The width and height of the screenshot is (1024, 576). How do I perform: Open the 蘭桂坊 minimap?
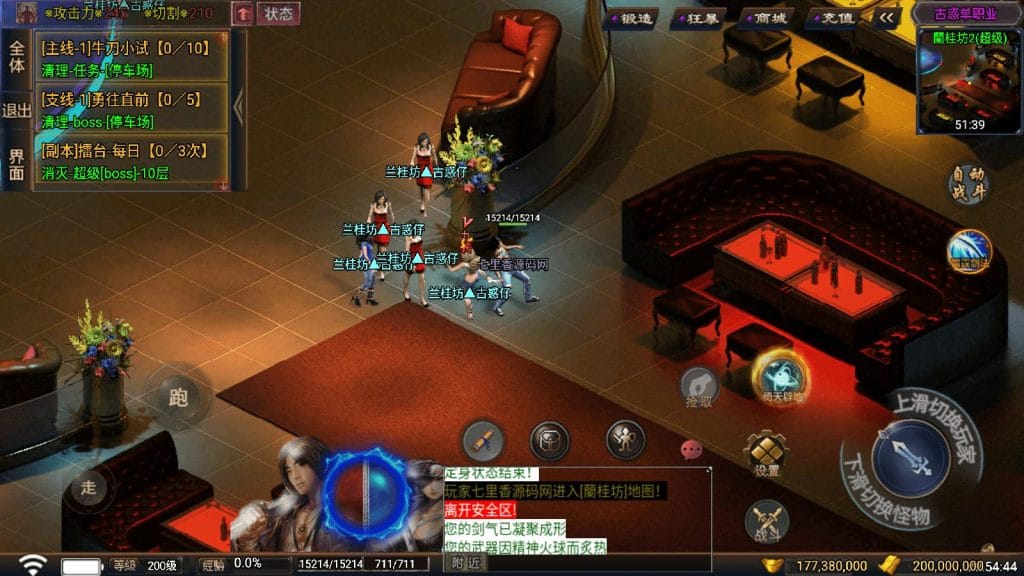(968, 80)
